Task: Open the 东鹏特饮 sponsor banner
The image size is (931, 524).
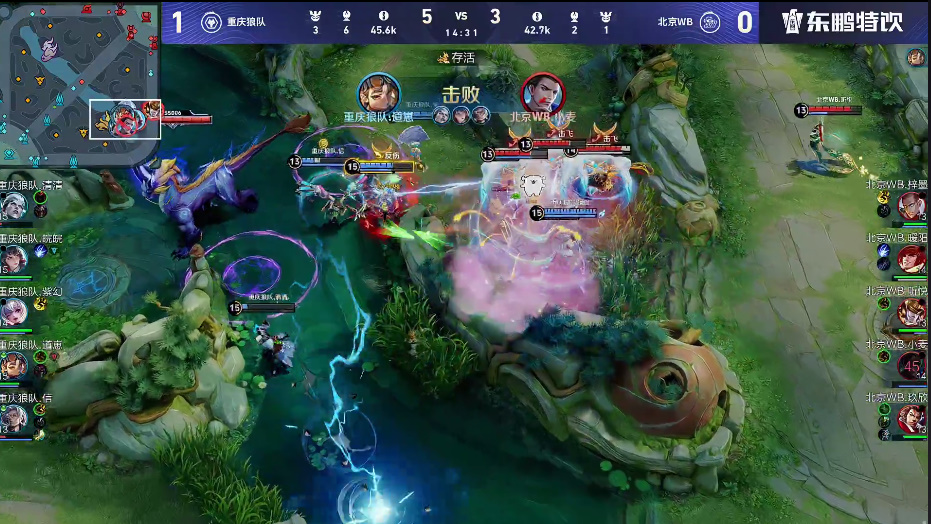Action: point(844,22)
